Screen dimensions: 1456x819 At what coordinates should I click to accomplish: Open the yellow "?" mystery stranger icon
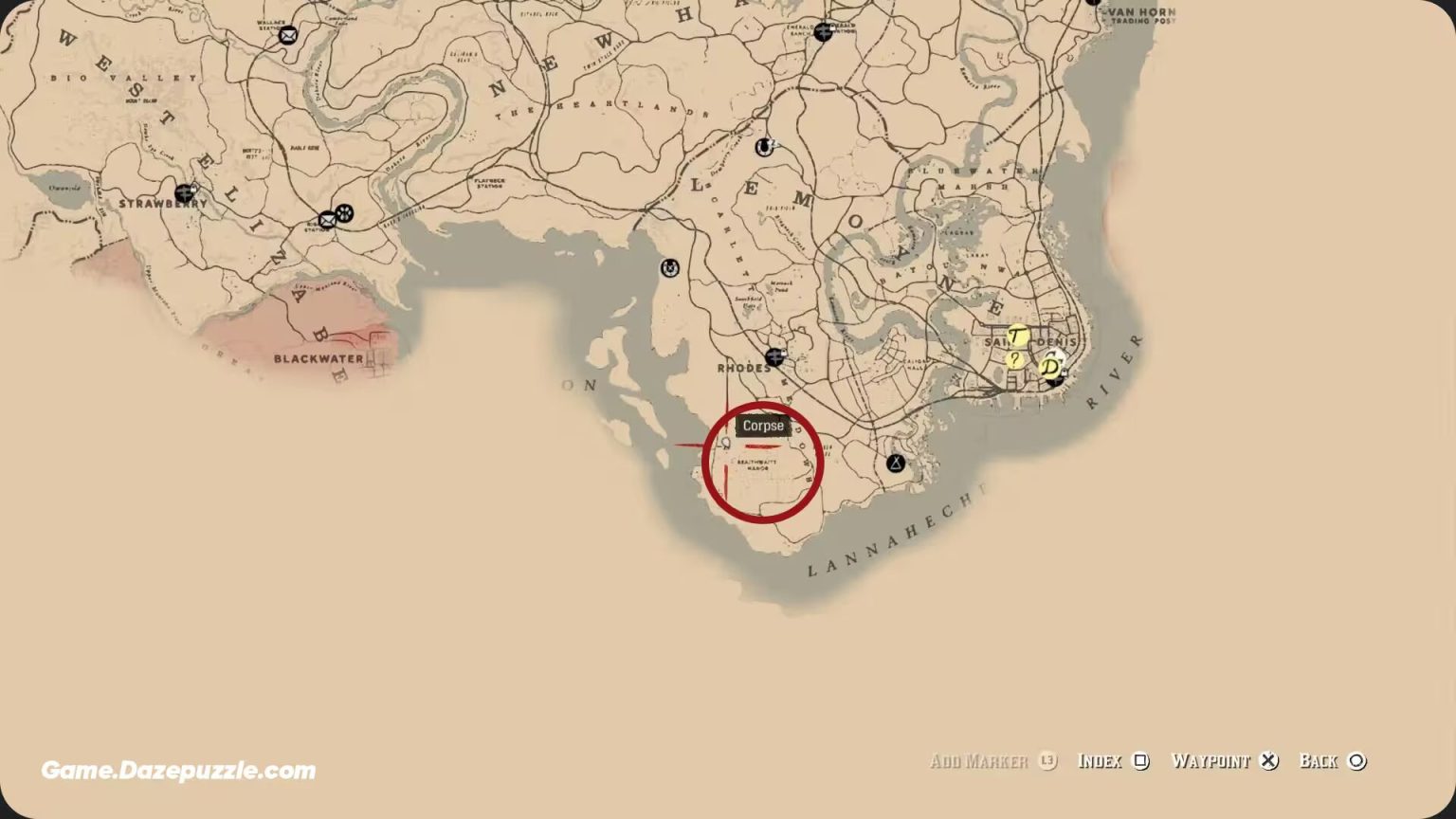coord(1014,361)
